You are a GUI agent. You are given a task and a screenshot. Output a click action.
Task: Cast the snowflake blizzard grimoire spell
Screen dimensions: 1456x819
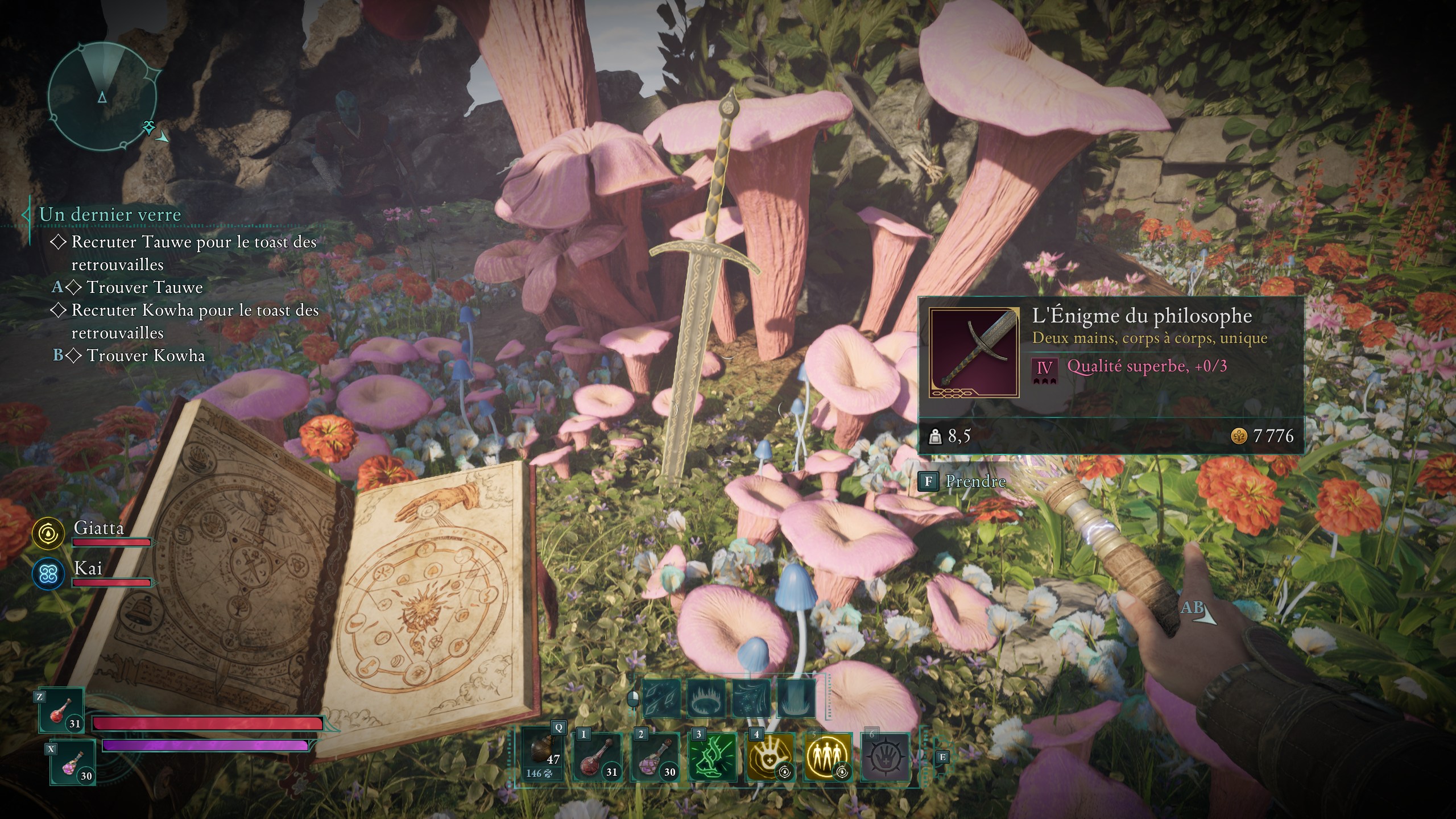tap(751, 698)
